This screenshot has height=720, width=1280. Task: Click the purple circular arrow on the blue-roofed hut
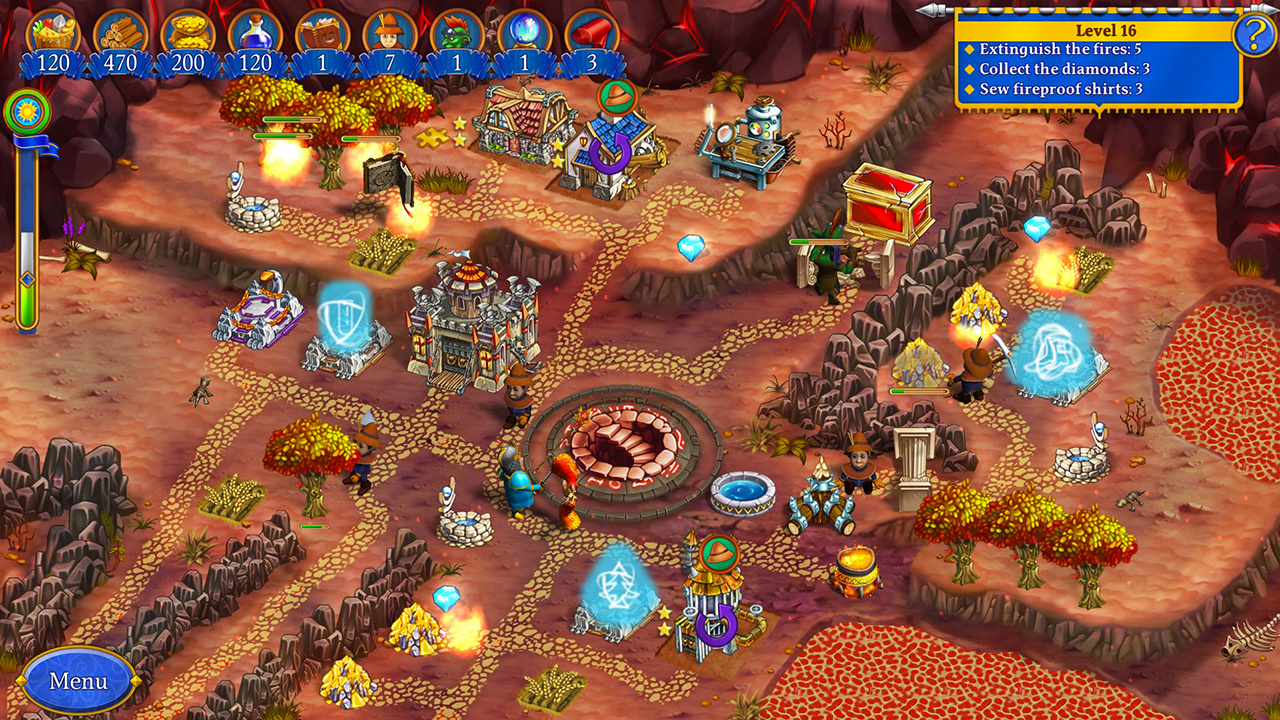(x=609, y=153)
